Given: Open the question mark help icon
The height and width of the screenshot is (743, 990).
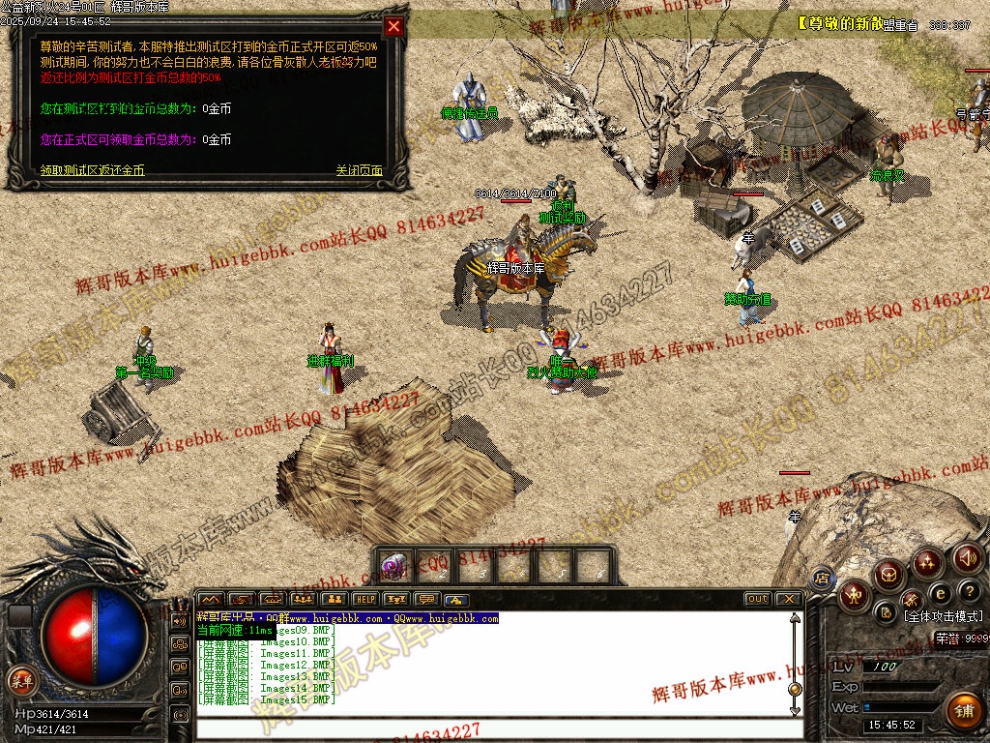Looking at the screenshot, I should pos(968,592).
